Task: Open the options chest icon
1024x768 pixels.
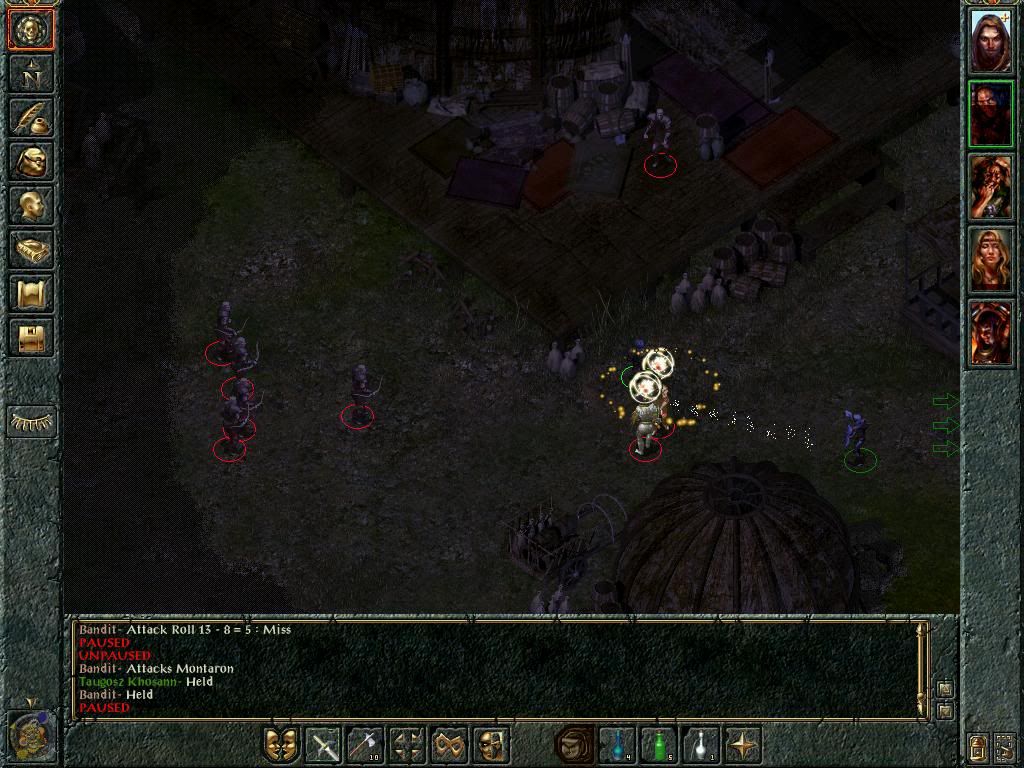Action: [31, 337]
